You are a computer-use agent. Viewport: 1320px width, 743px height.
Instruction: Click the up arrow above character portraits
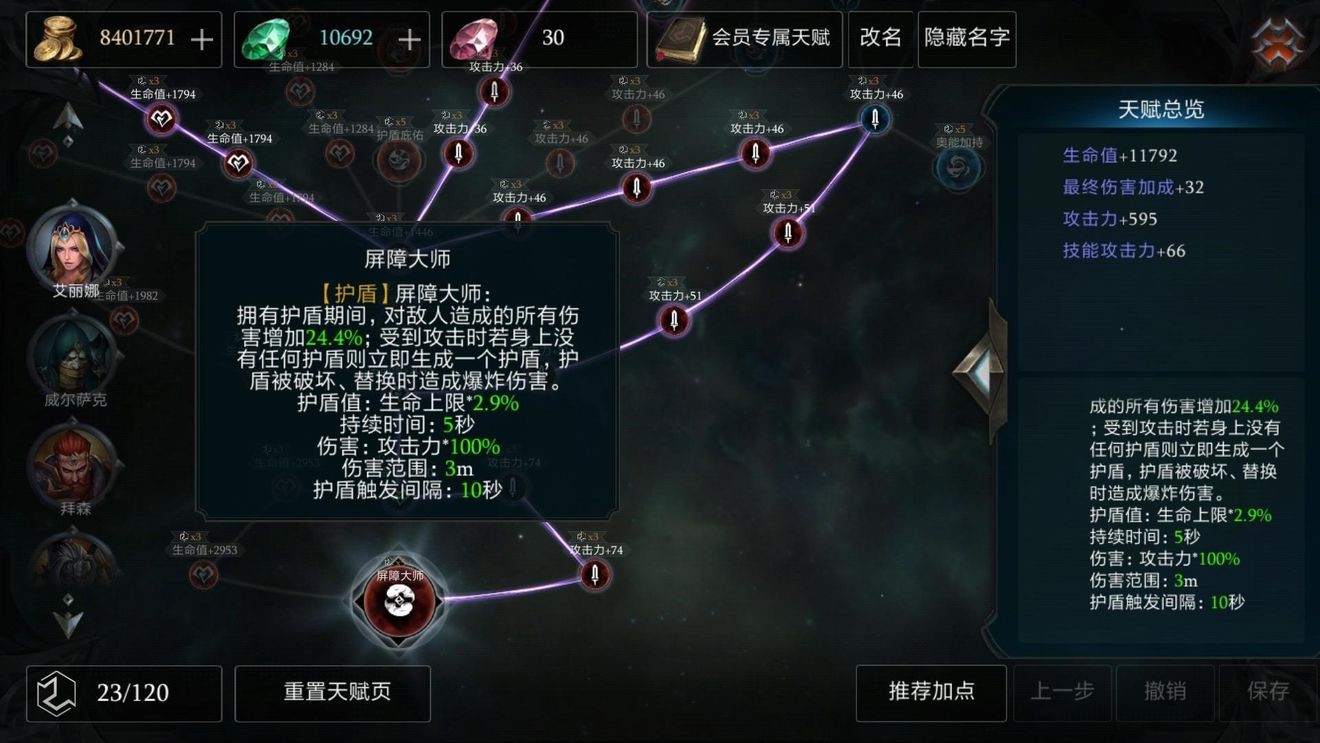pyautogui.click(x=68, y=113)
